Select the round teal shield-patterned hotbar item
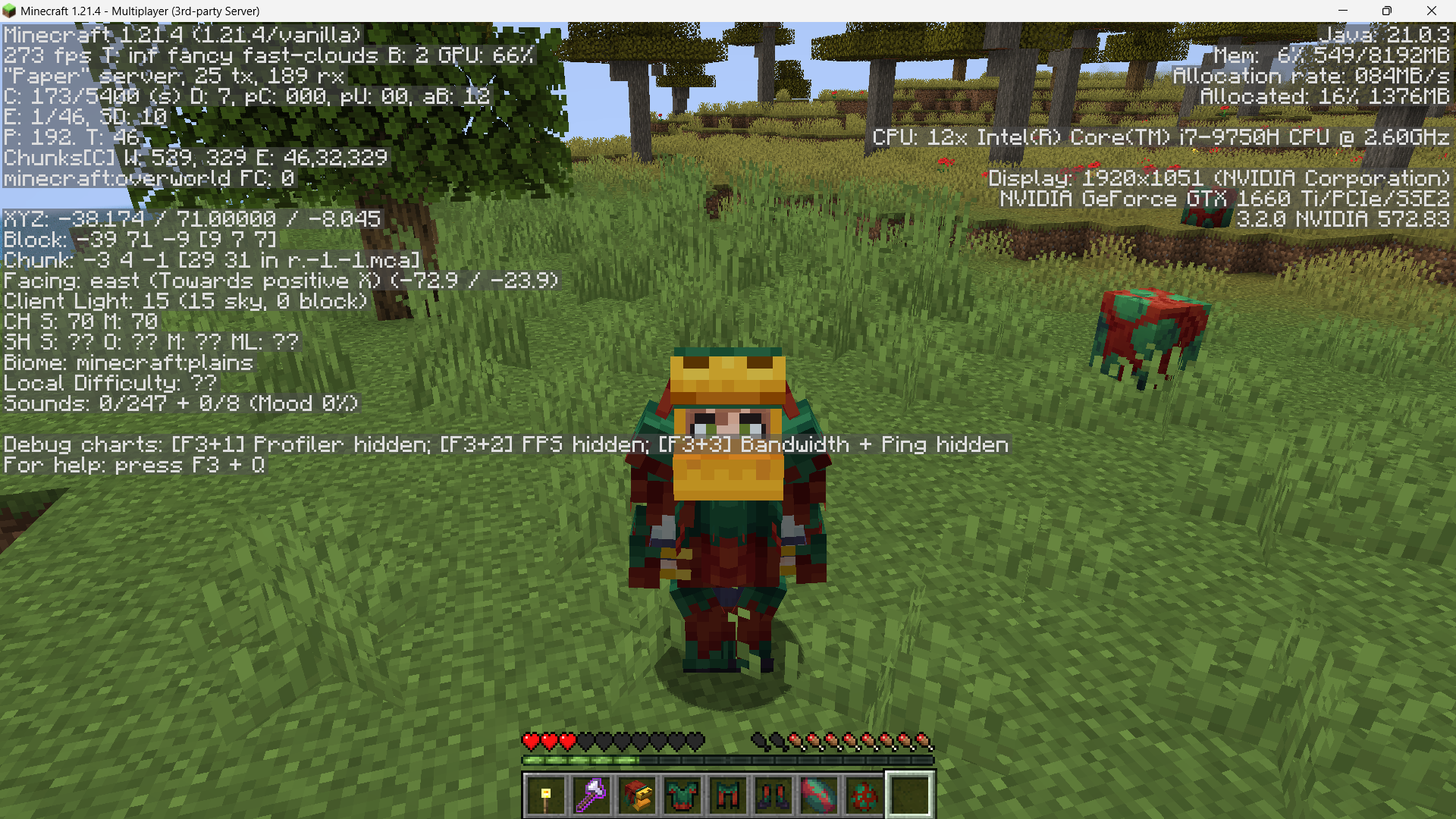This screenshot has height=819, width=1456. click(x=820, y=794)
